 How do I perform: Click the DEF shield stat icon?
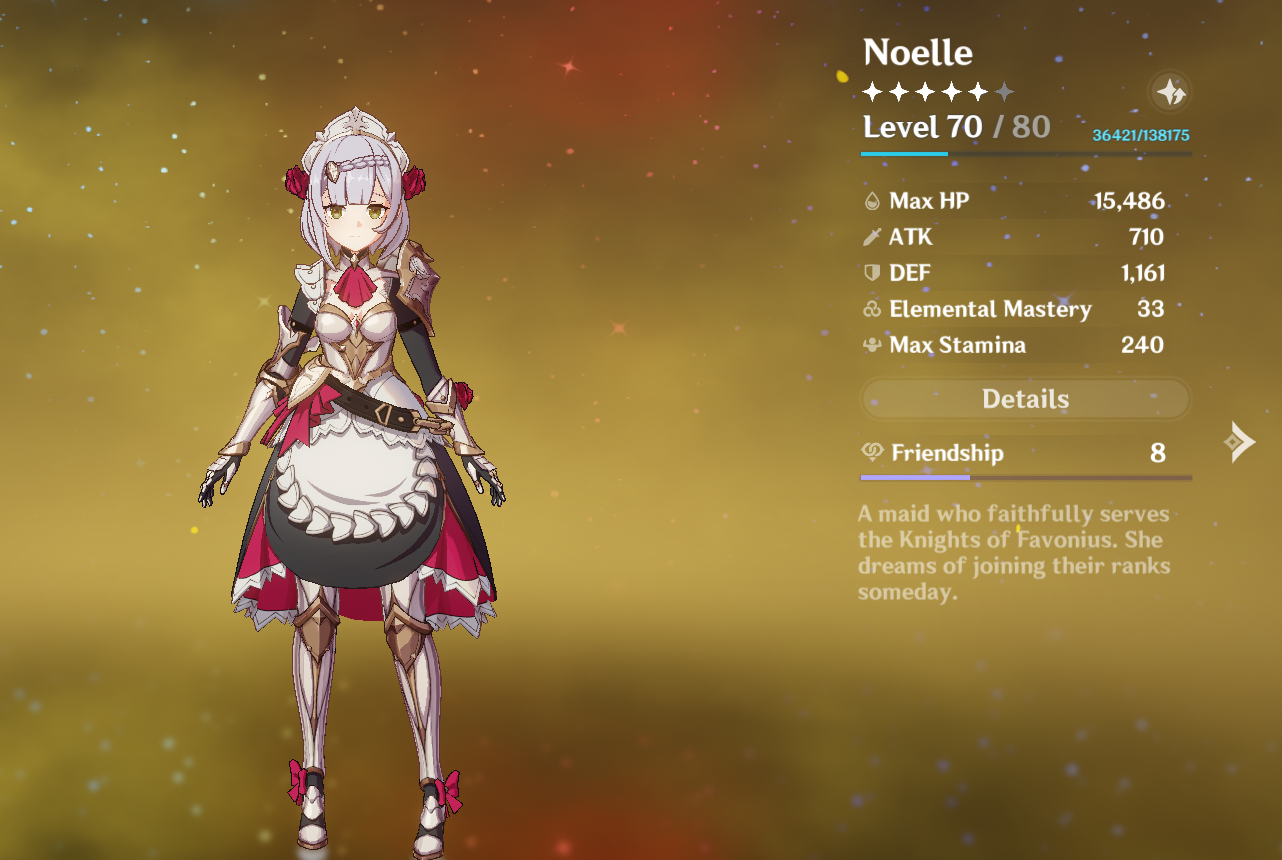[x=873, y=272]
